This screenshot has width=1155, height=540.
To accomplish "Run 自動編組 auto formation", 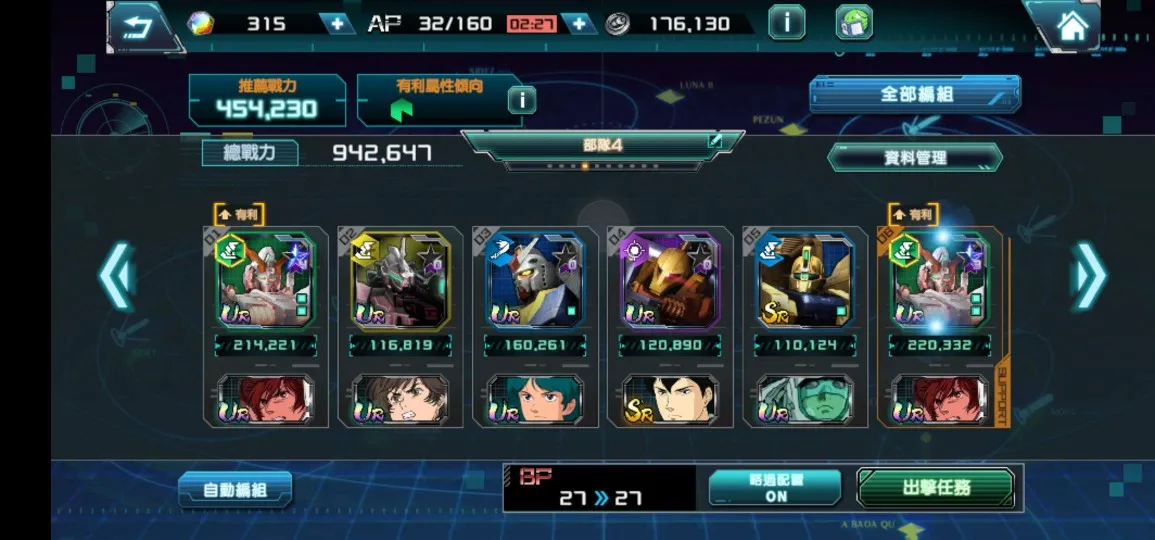I will click(x=235, y=489).
